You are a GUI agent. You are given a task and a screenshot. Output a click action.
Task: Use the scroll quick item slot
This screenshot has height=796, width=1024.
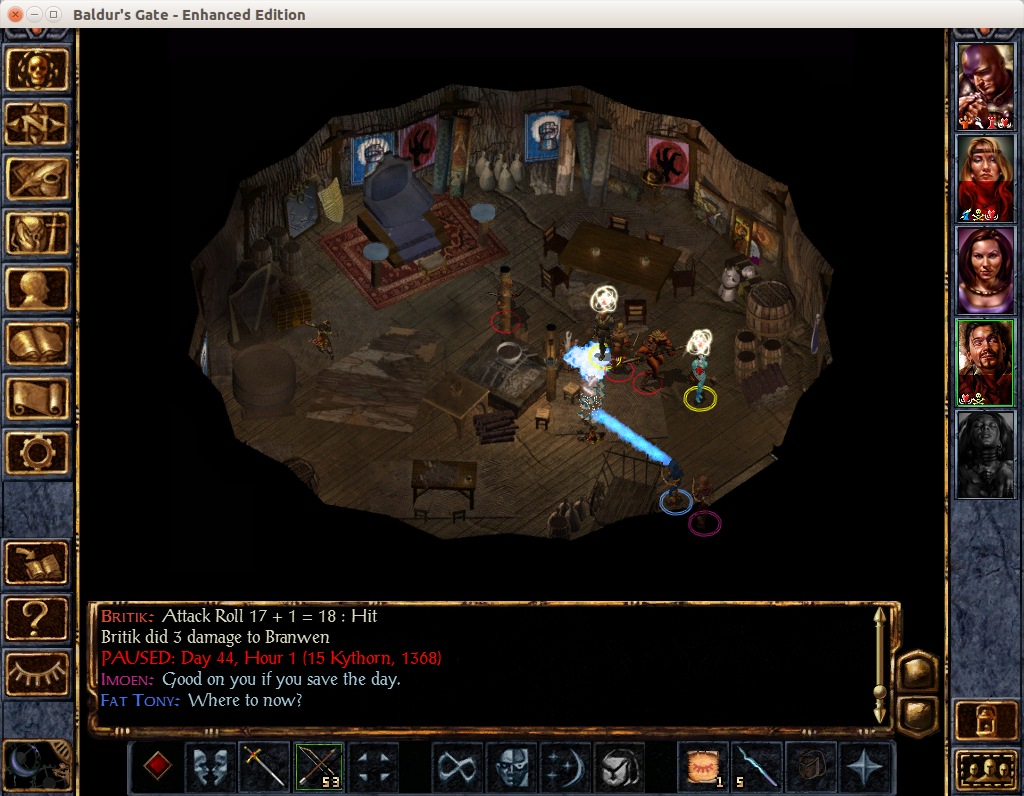point(703,767)
